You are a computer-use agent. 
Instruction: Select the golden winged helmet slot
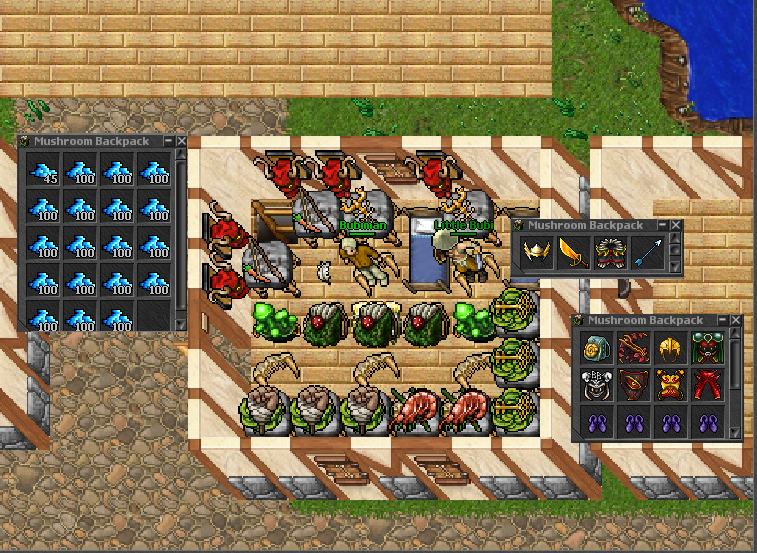537,252
